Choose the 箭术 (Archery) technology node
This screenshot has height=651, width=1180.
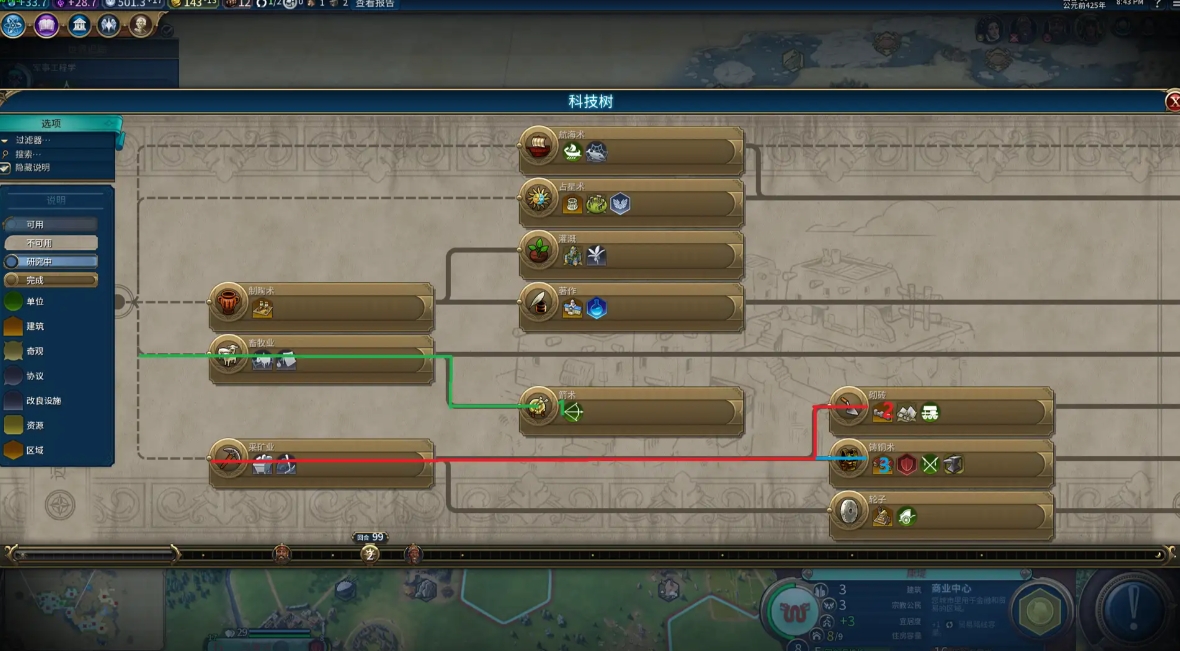(x=631, y=411)
